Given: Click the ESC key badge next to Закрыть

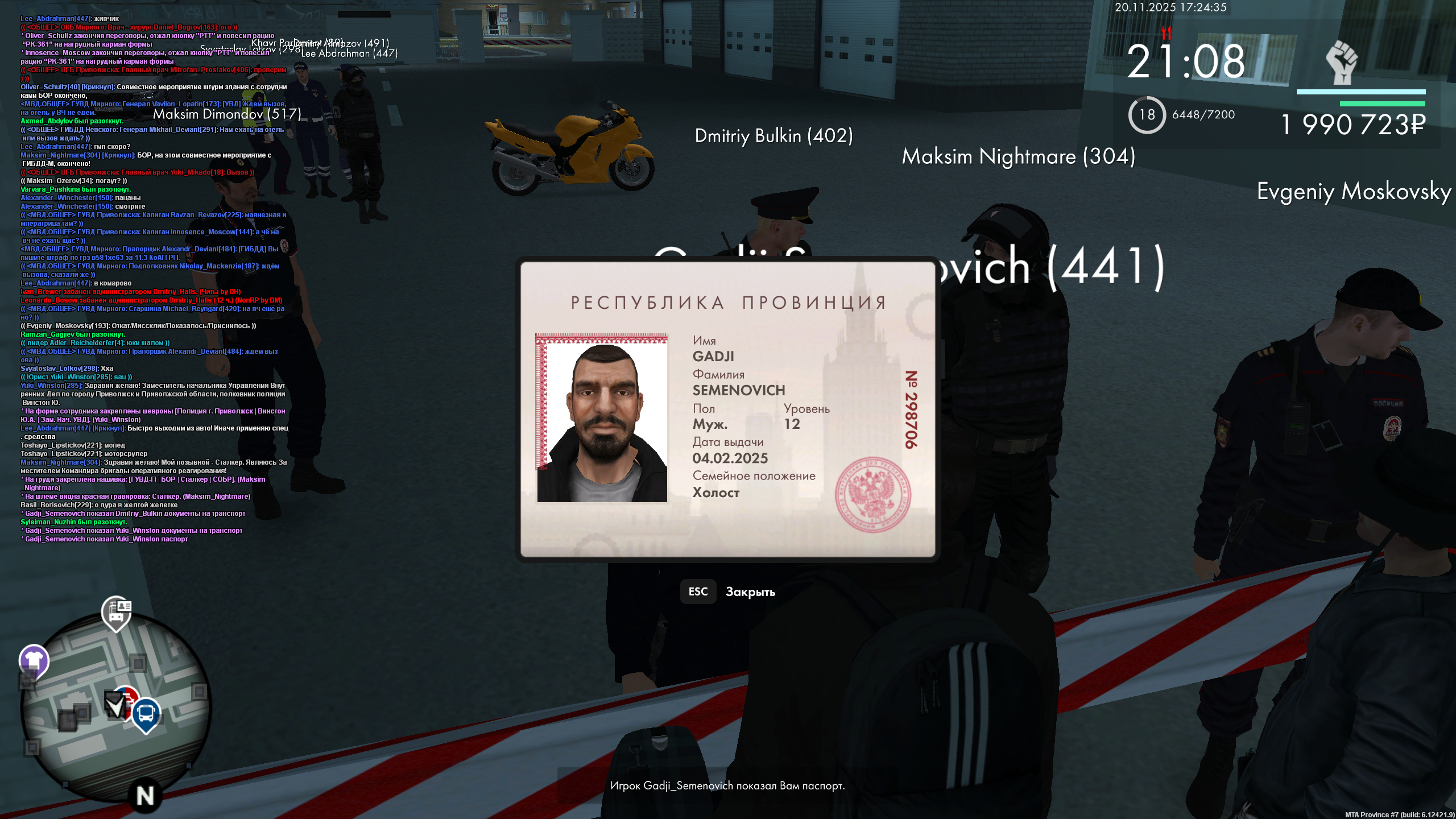Looking at the screenshot, I should pyautogui.click(x=698, y=591).
